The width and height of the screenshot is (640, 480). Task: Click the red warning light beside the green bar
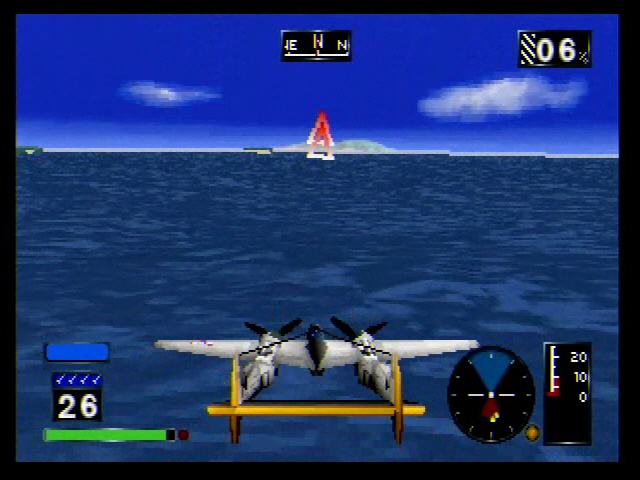[184, 435]
